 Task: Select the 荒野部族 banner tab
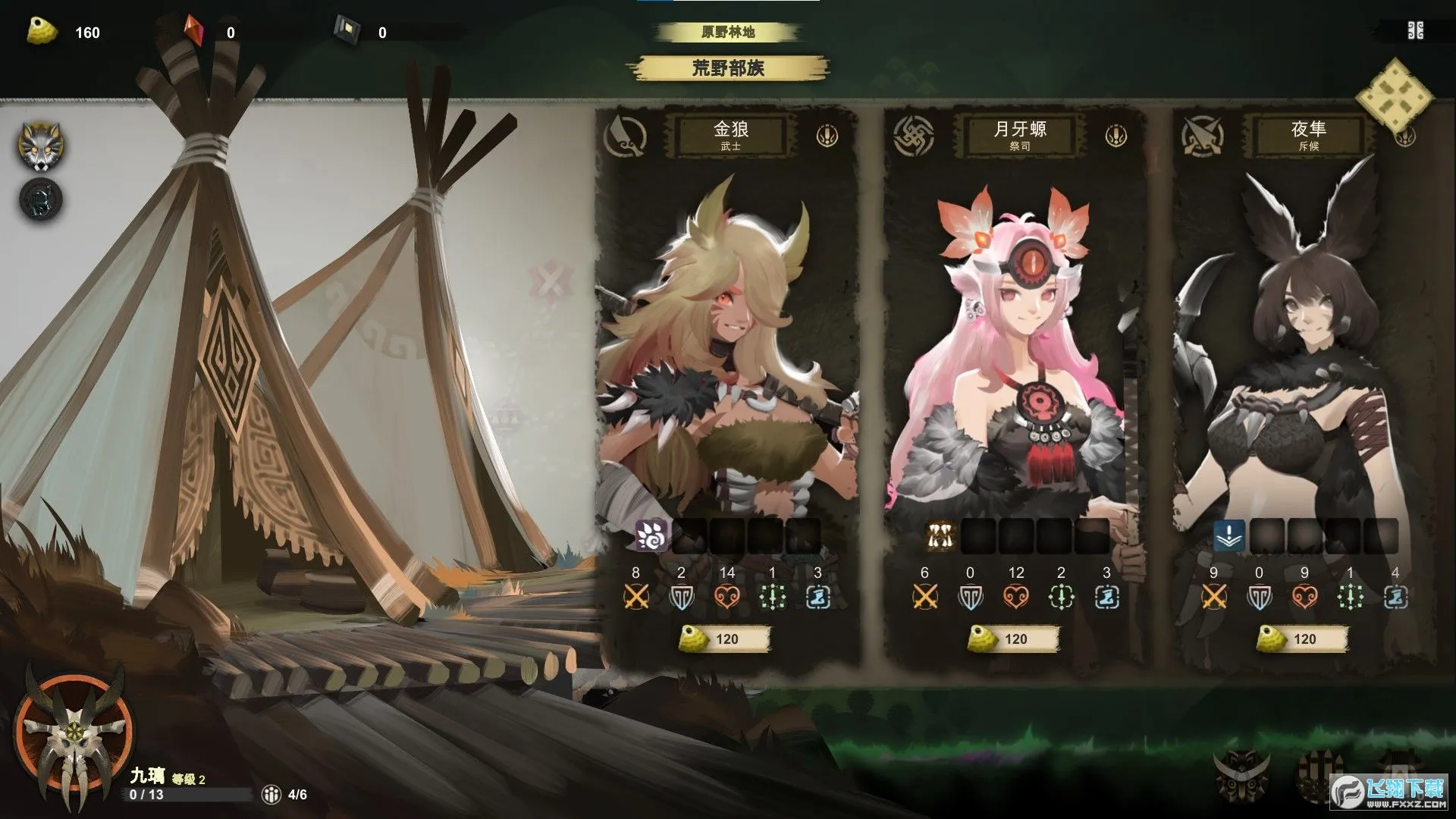732,68
